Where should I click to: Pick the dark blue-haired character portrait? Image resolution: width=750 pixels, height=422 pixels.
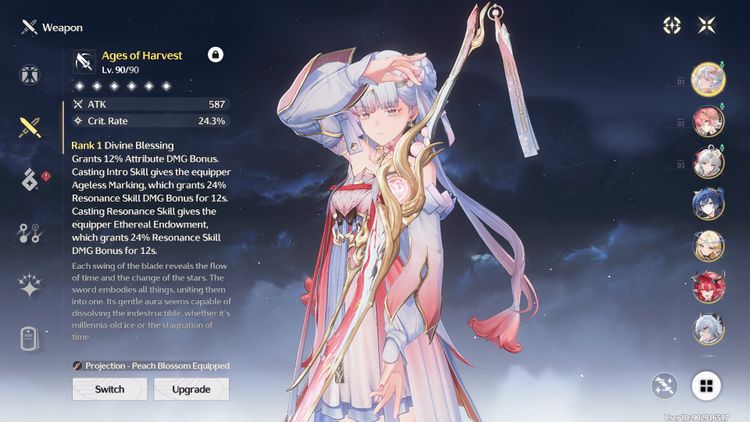708,204
